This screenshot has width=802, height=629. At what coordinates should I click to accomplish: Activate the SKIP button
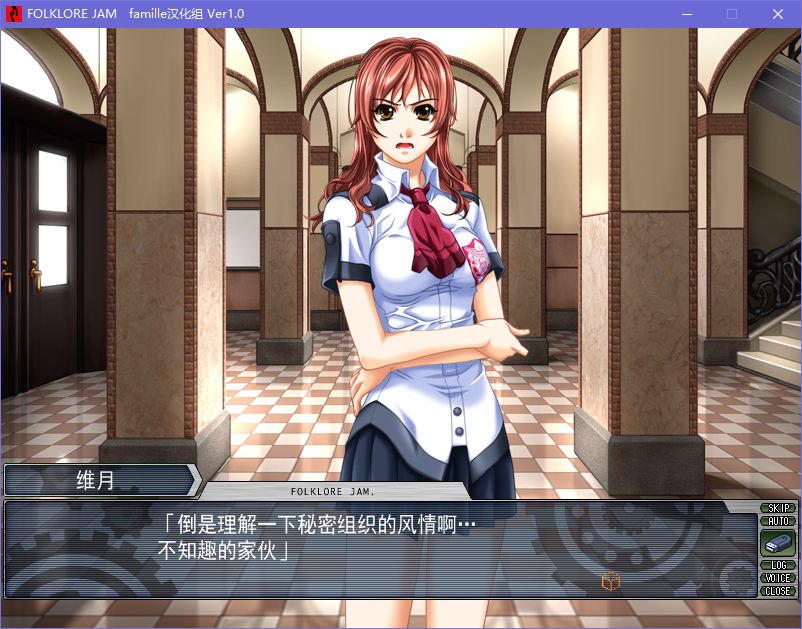click(x=777, y=508)
